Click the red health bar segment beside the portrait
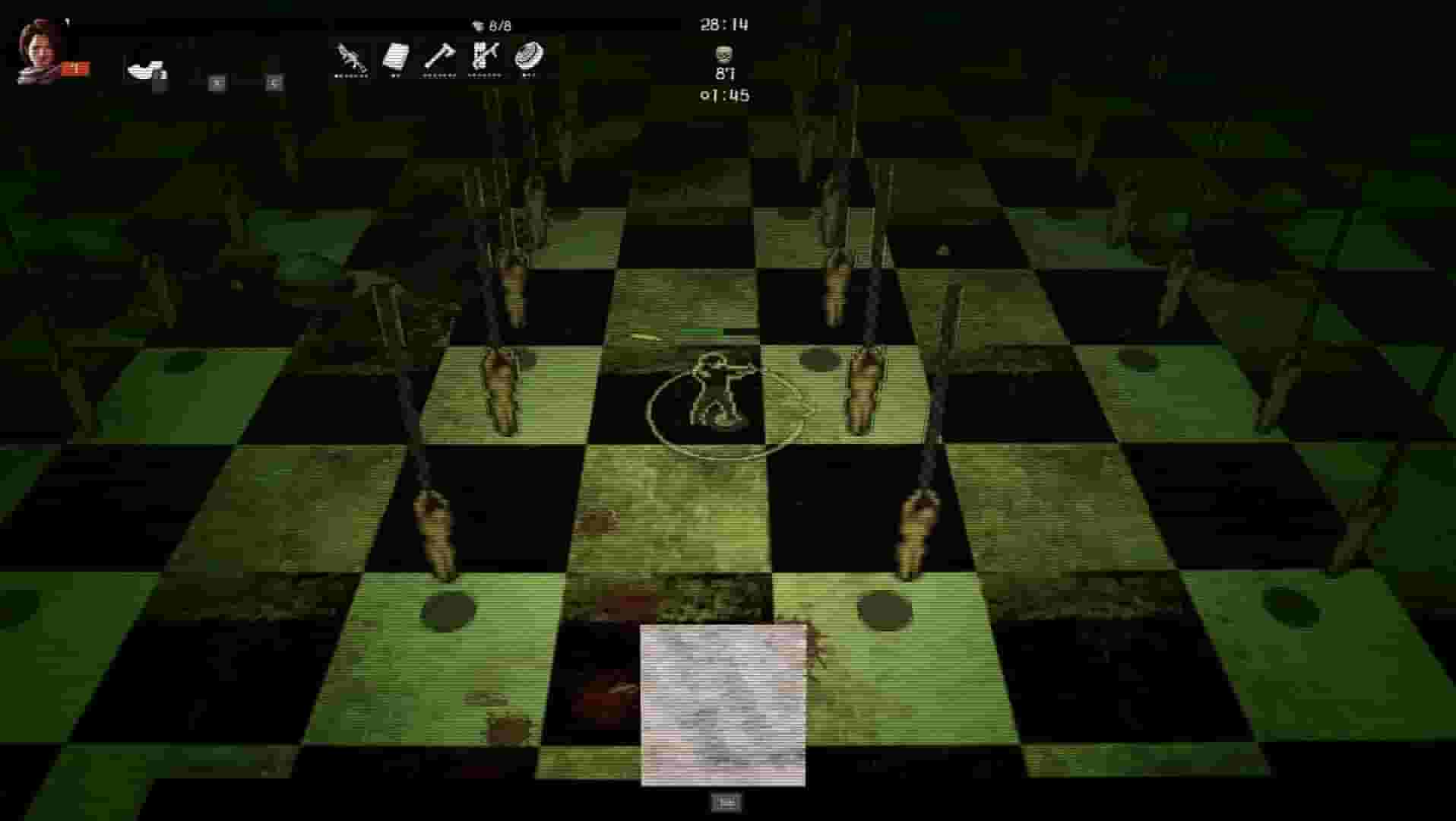This screenshot has height=821, width=1456. pyautogui.click(x=74, y=67)
